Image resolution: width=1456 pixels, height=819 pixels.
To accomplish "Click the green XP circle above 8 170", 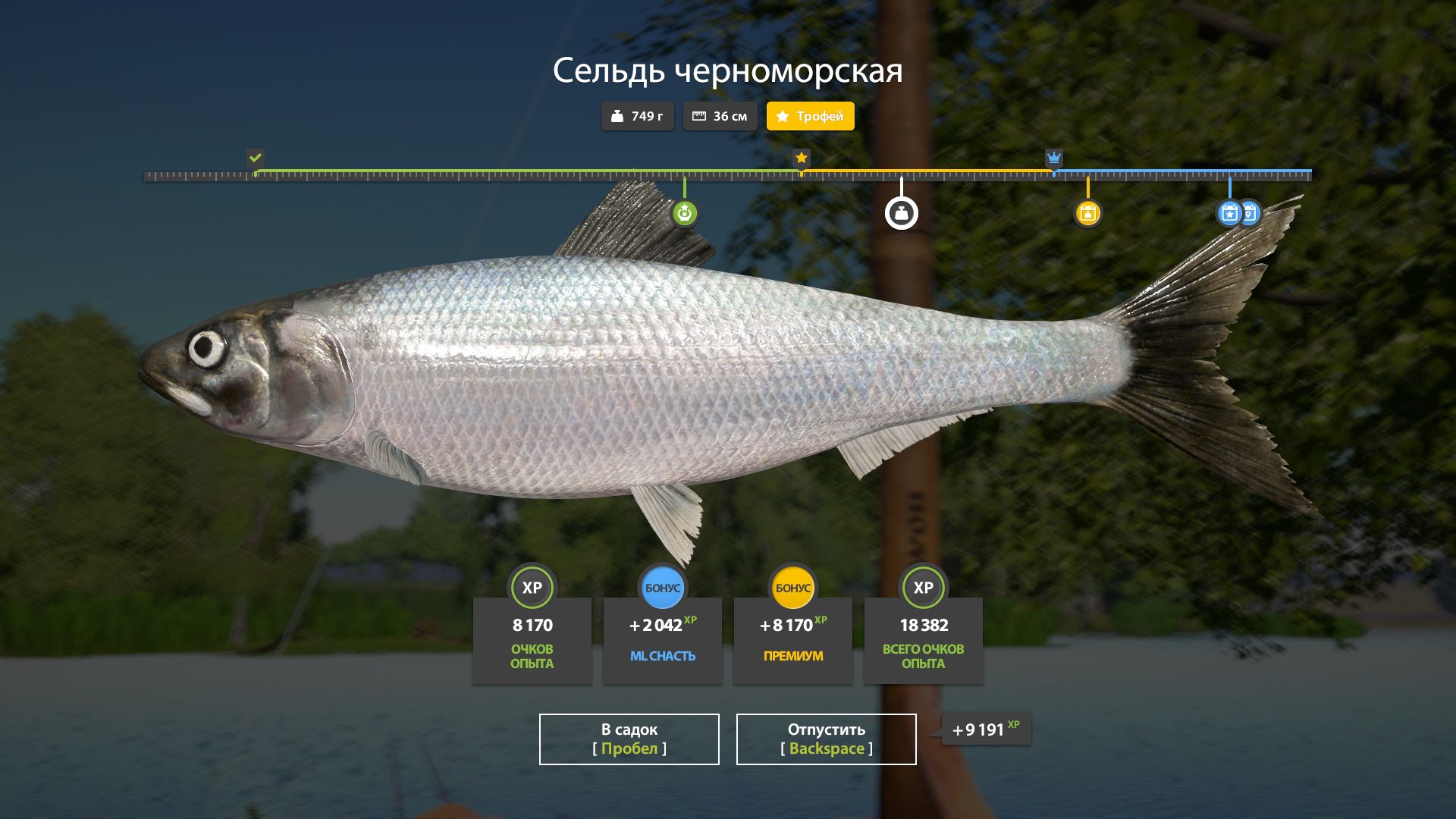I will pos(532,588).
